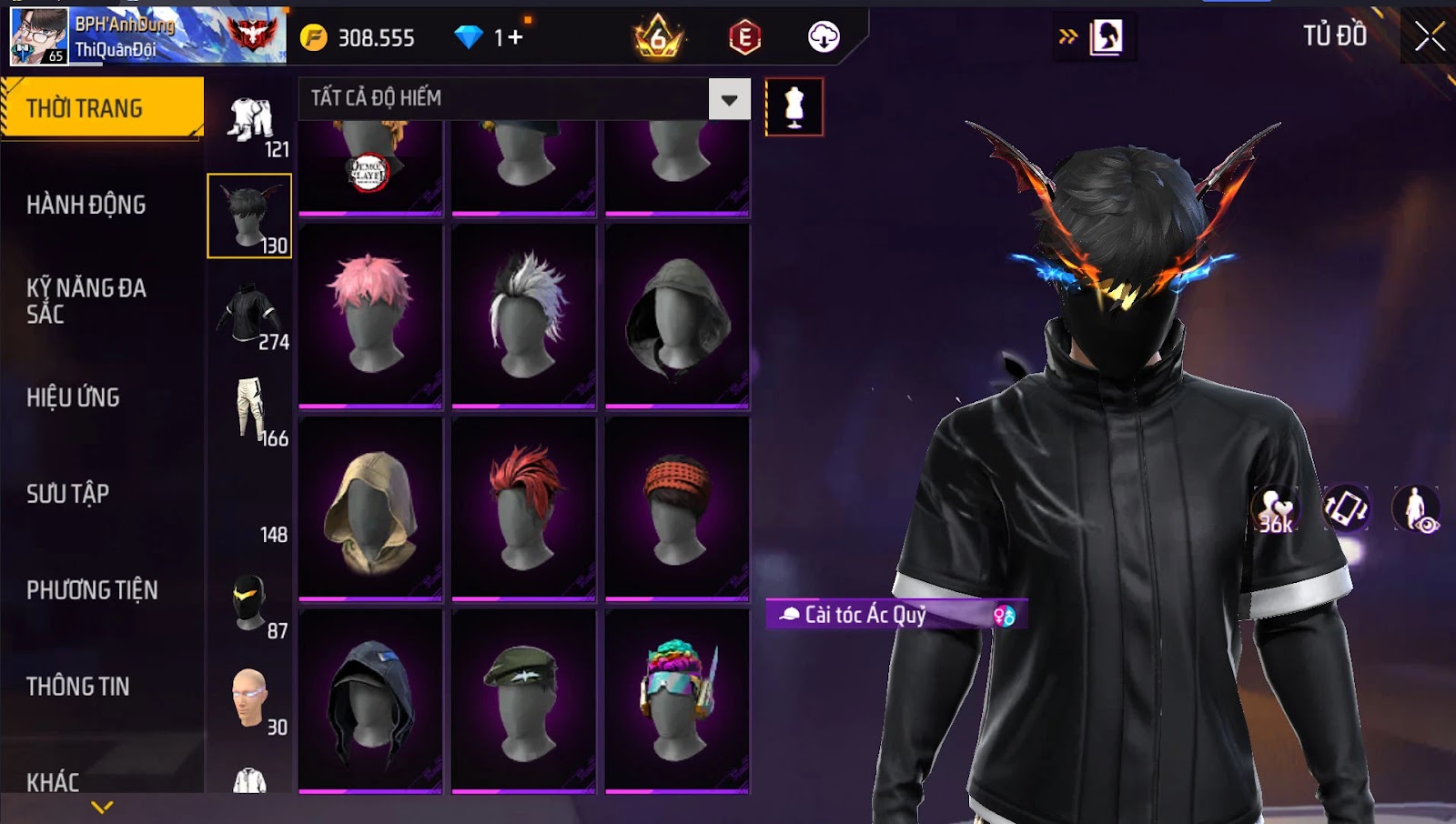The image size is (1456, 824).
Task: Pick the tan hooded cloak item
Action: point(370,507)
